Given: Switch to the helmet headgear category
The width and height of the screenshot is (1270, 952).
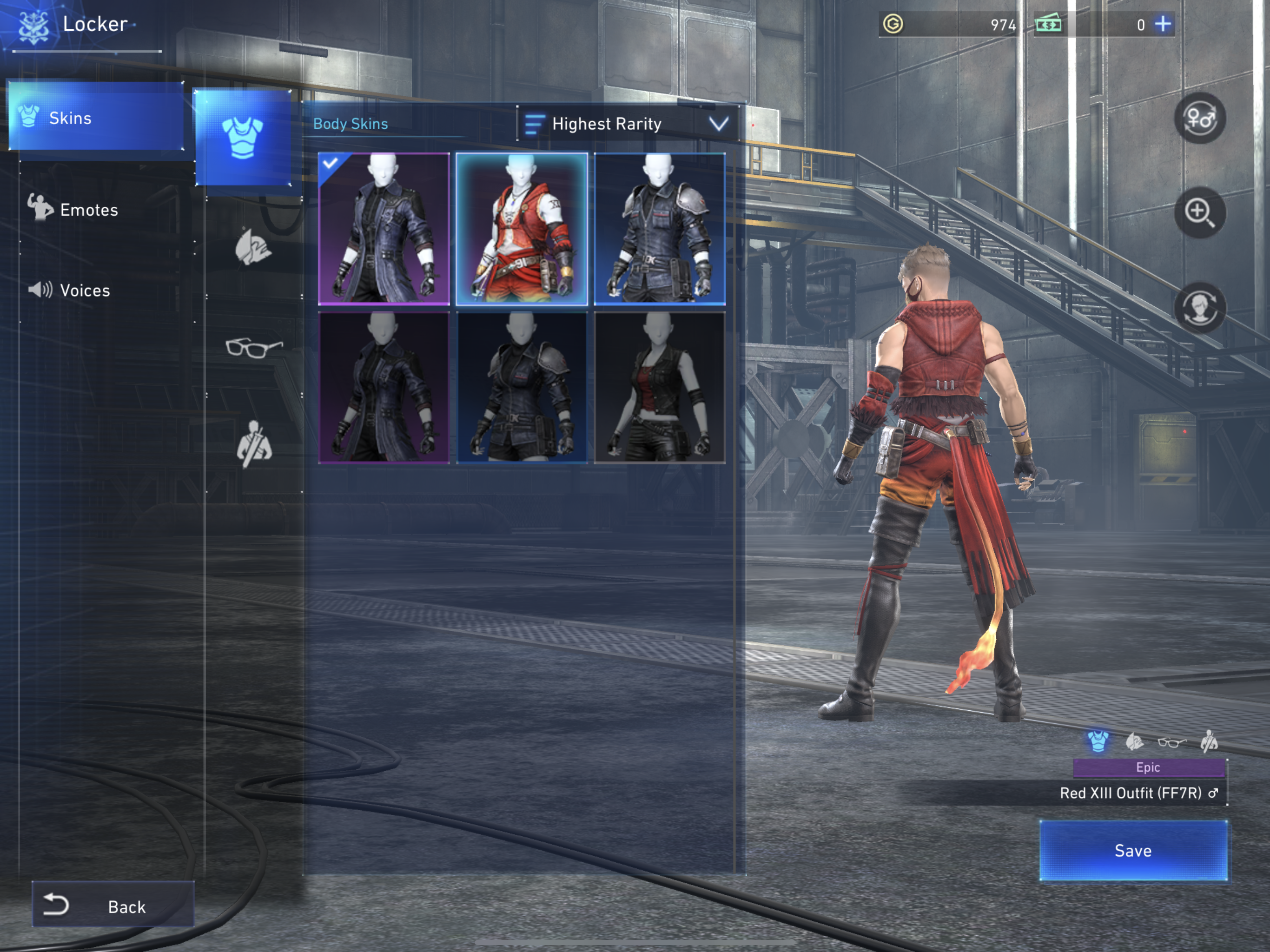Looking at the screenshot, I should coord(252,247).
